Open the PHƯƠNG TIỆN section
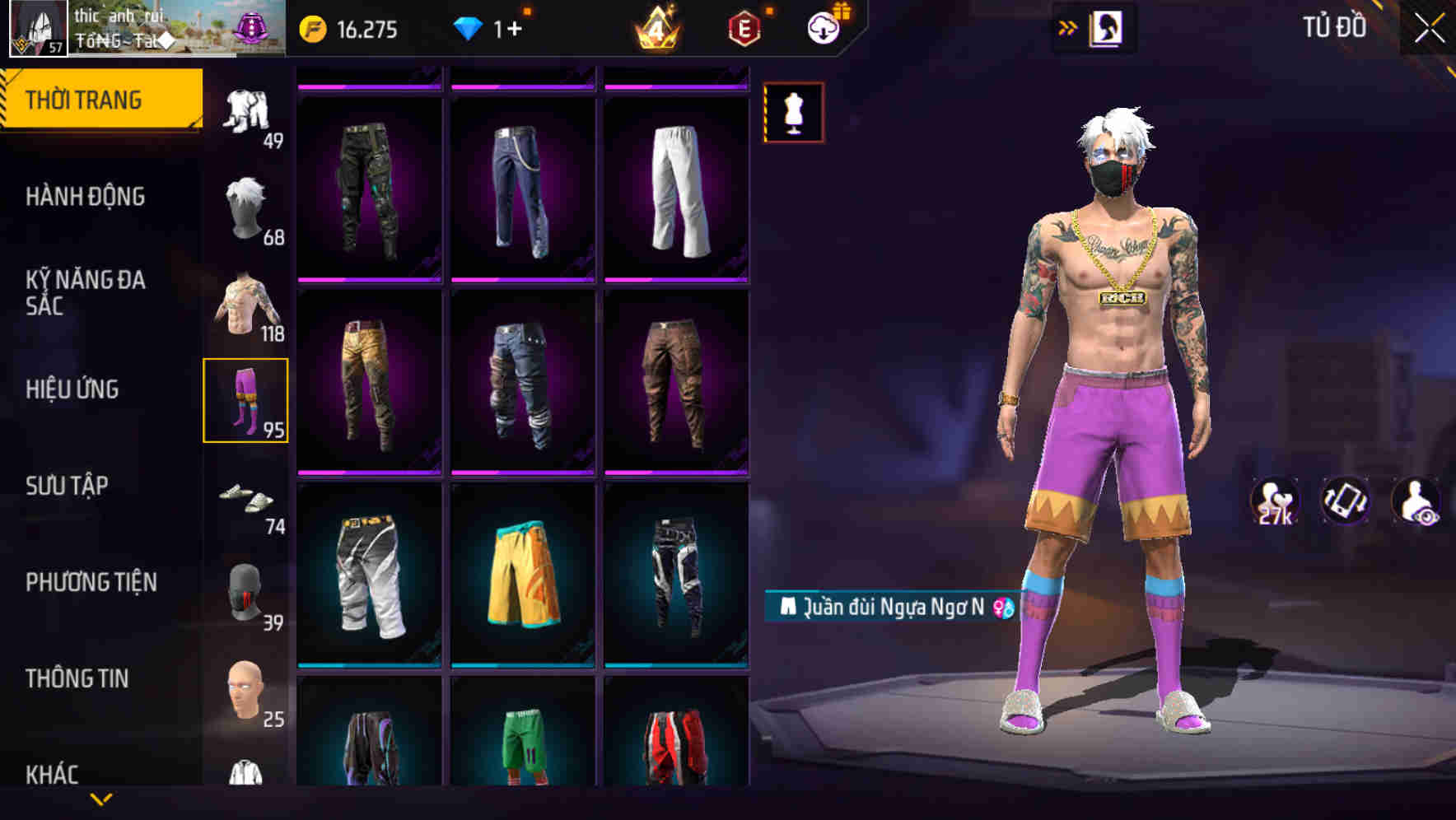This screenshot has width=1456, height=820. click(92, 581)
